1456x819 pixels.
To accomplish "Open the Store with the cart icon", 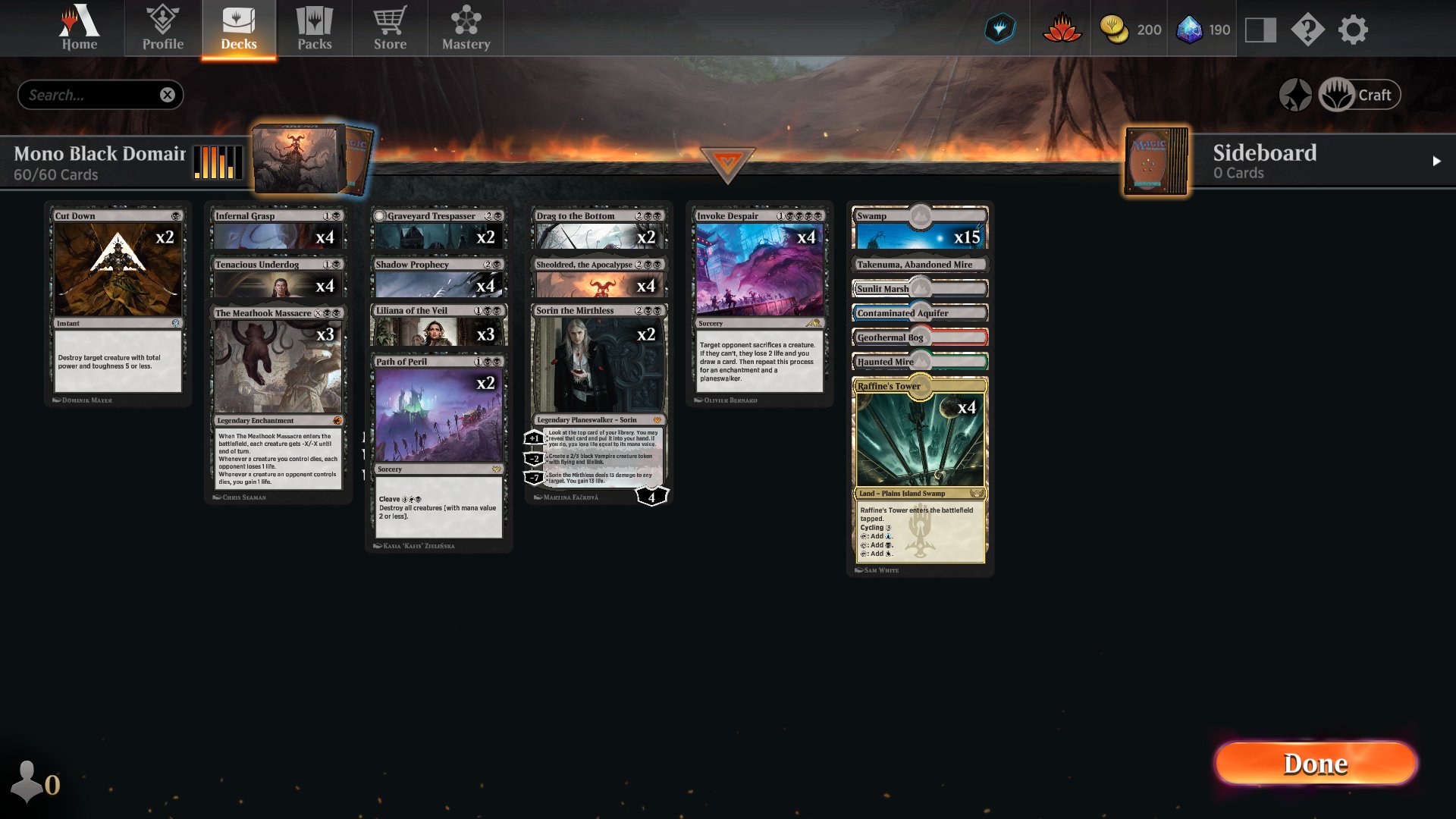I will tap(390, 28).
